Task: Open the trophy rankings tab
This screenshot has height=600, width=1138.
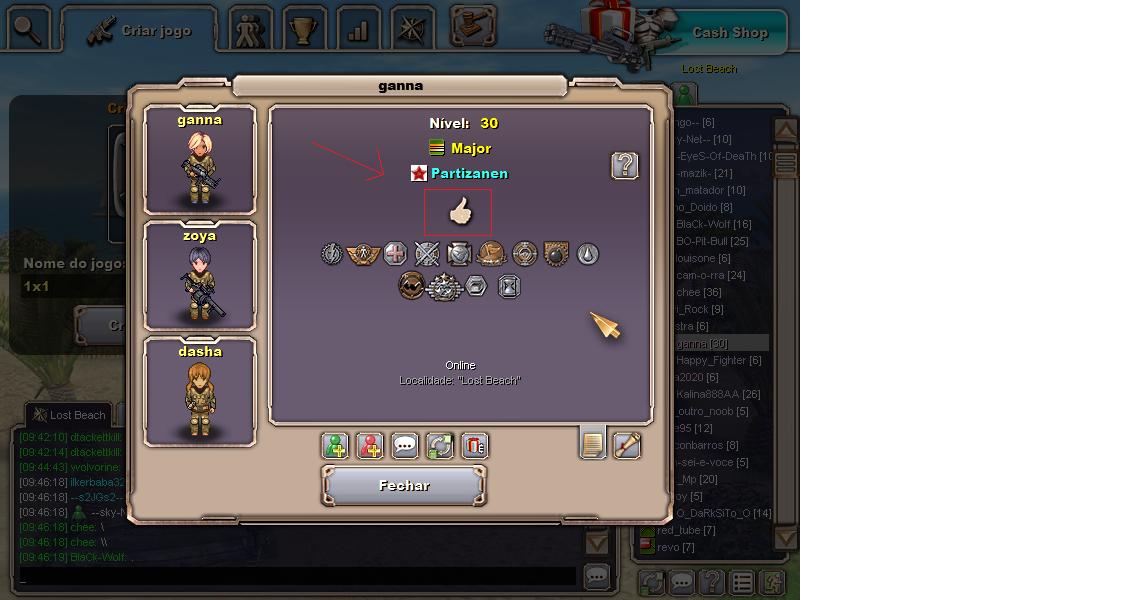Action: click(302, 31)
